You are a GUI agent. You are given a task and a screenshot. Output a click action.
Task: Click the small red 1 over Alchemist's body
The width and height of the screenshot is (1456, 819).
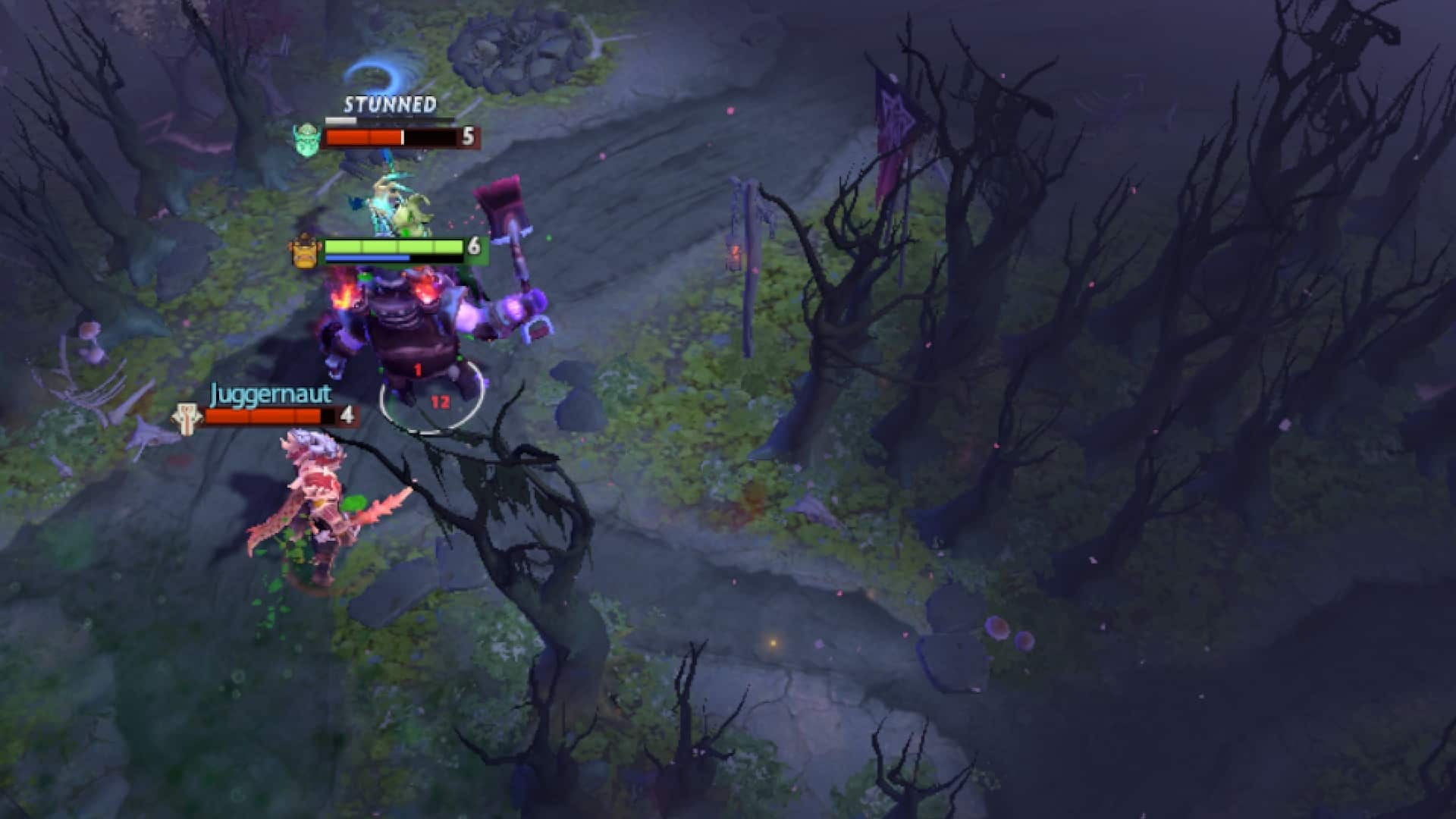(x=416, y=369)
